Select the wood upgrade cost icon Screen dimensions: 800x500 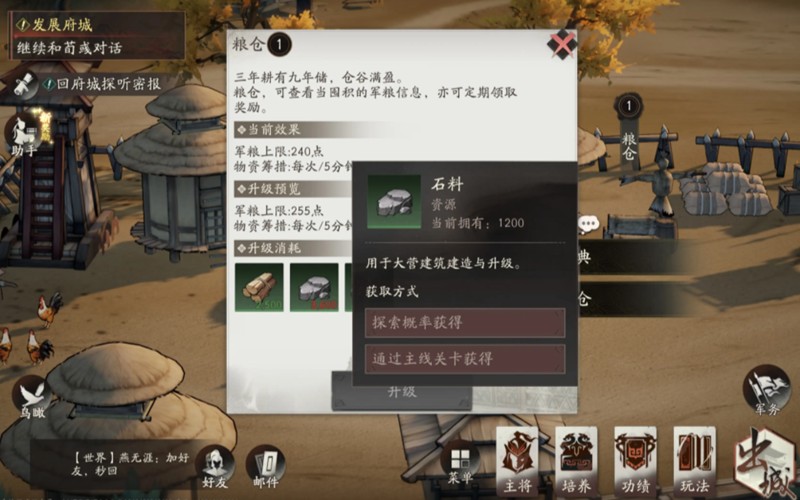click(260, 288)
